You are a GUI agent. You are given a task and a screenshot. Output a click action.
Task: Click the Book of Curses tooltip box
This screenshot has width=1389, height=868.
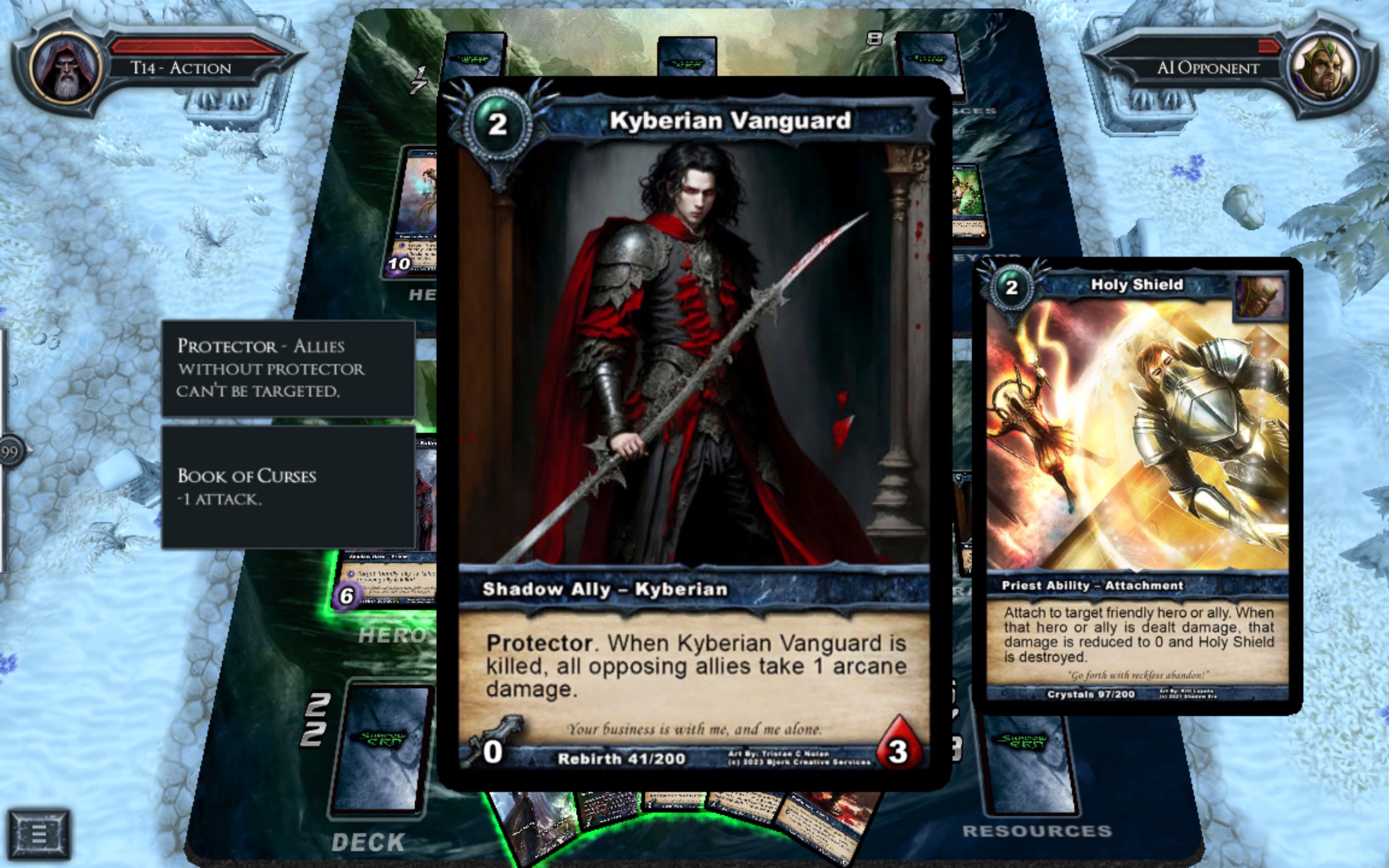tap(288, 487)
